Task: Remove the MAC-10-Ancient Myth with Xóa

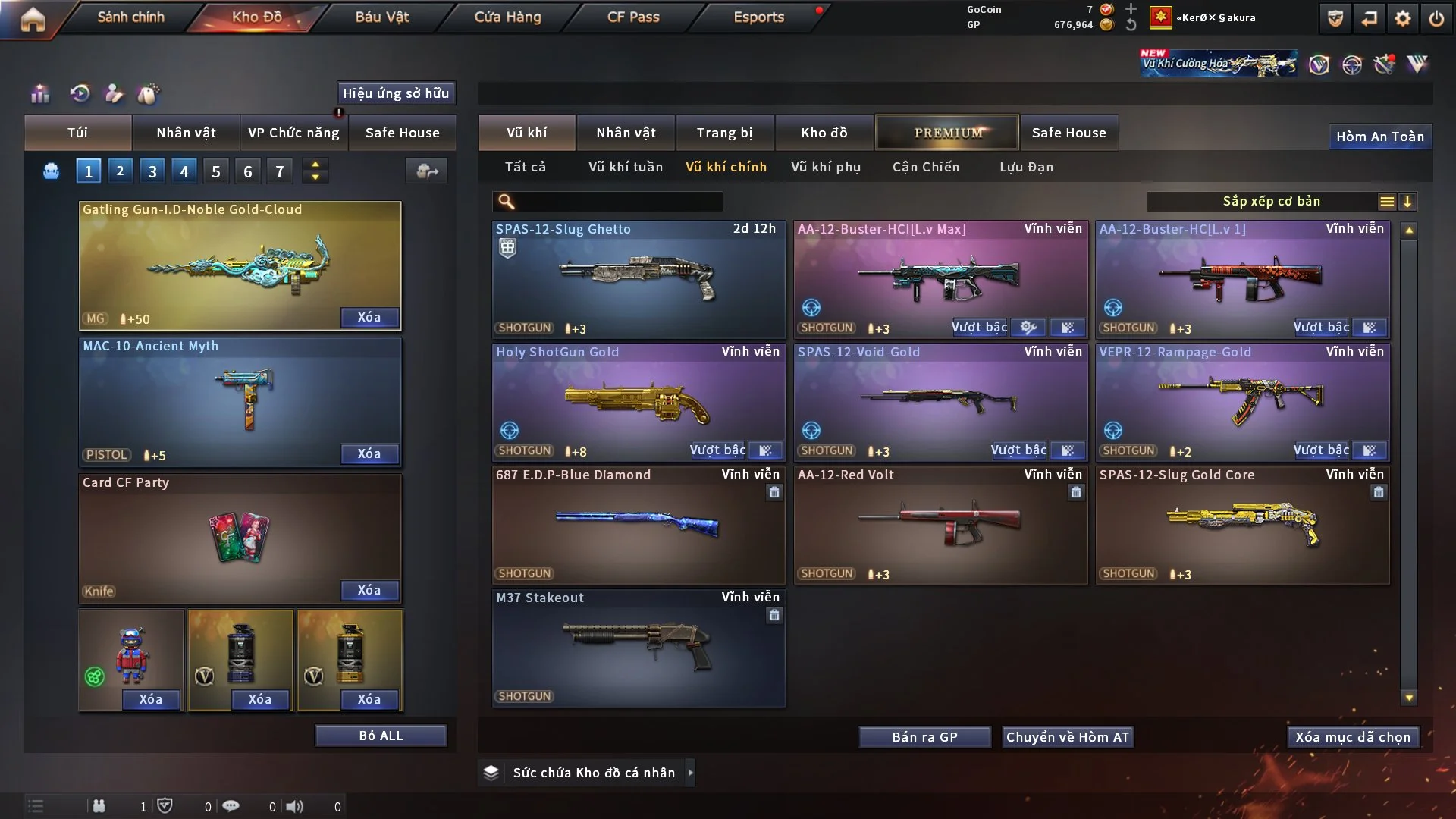Action: [x=369, y=453]
